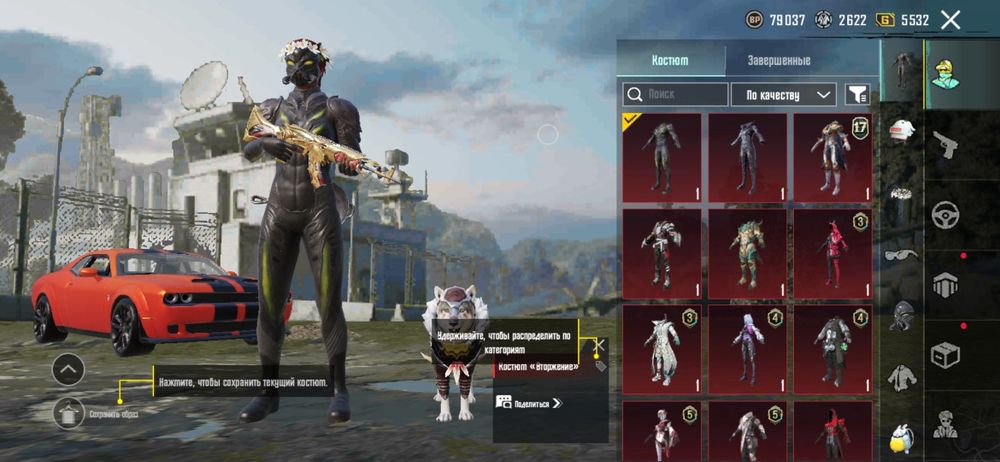Close the Вторжение costume info popup

(x=599, y=346)
